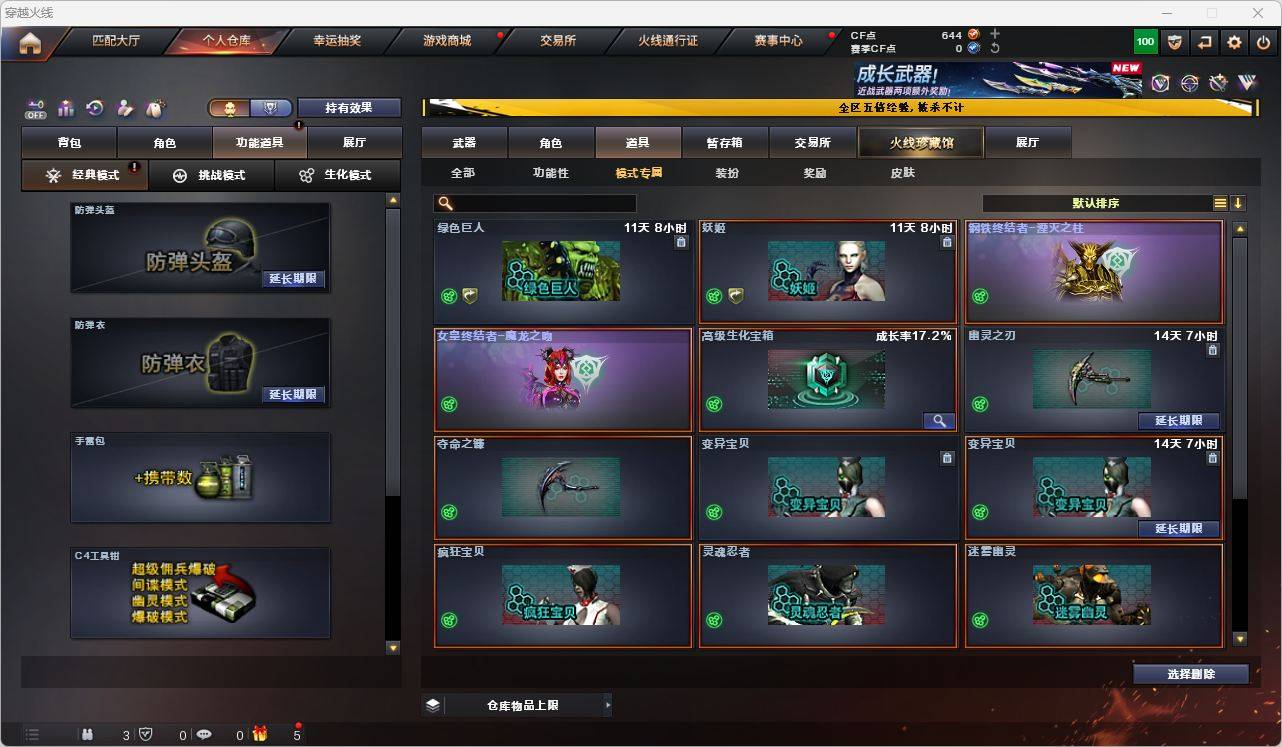
Task: Click inside the item search input field
Action: point(545,202)
